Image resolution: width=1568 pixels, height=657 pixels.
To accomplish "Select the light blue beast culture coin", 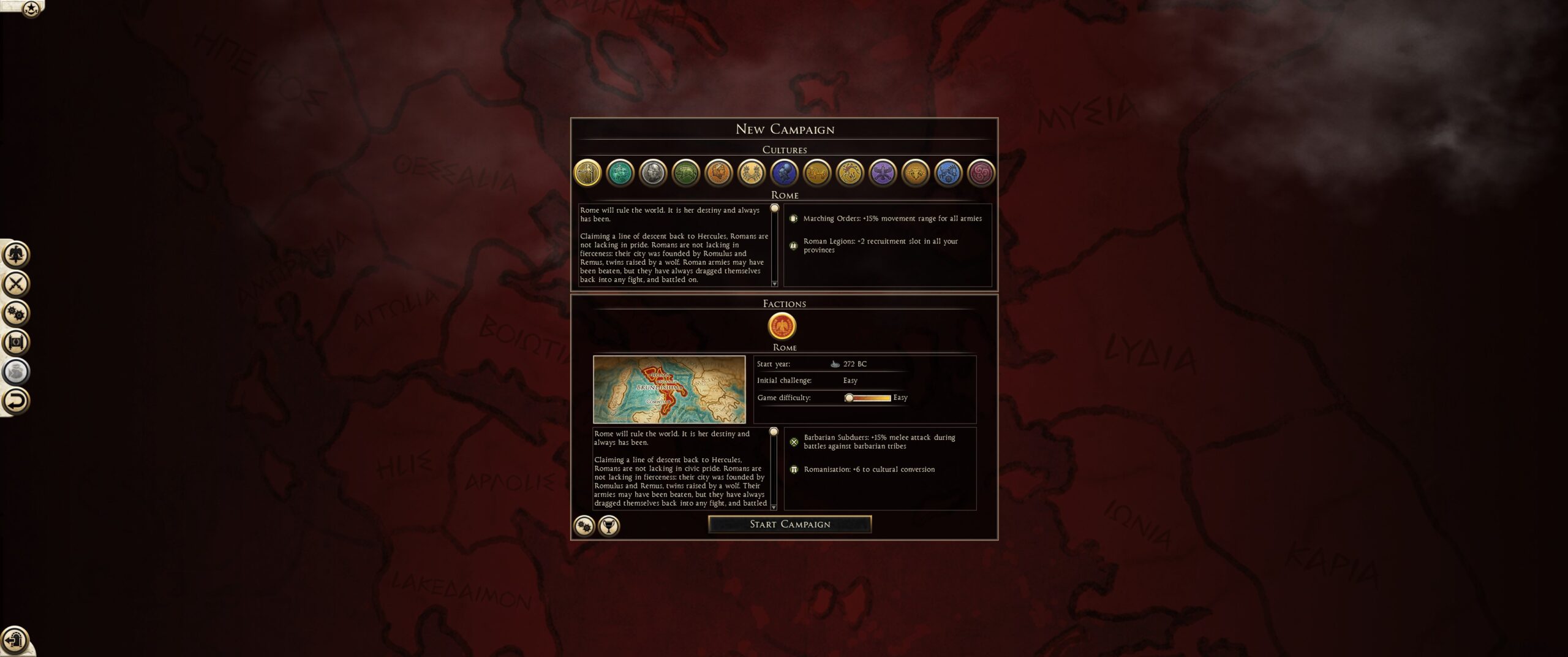I will click(948, 173).
